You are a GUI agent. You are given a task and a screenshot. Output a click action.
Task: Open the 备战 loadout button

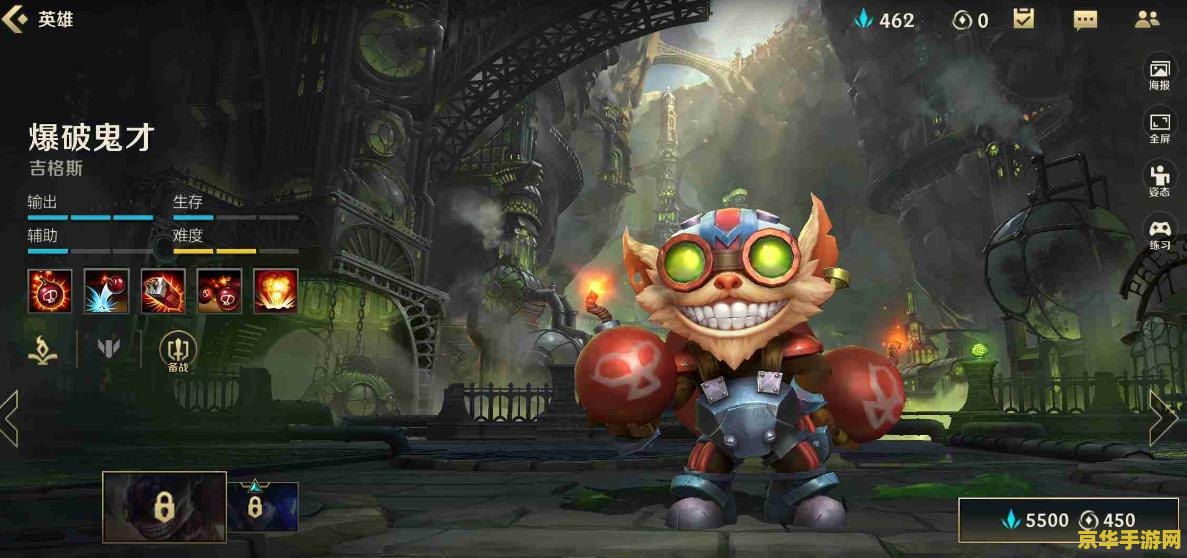tap(178, 351)
